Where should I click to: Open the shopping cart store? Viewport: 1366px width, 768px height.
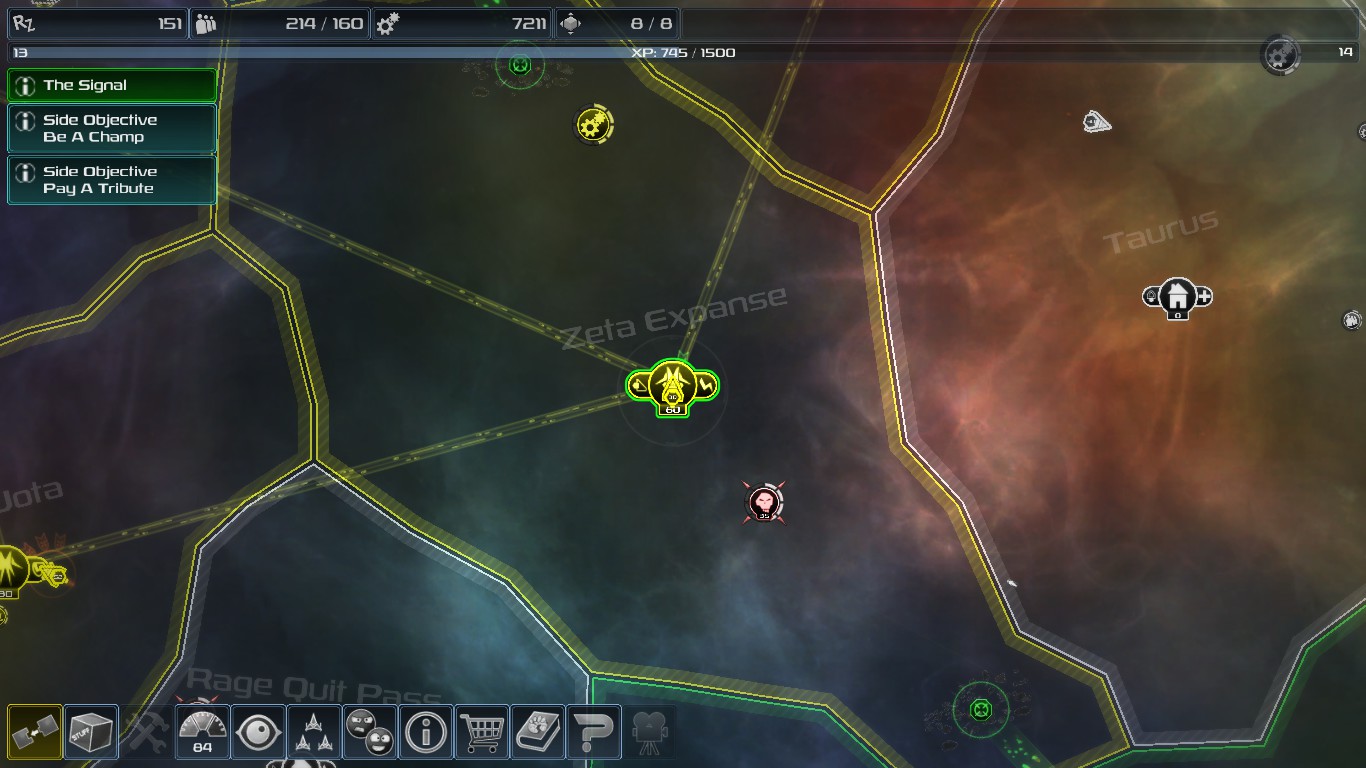(481, 732)
